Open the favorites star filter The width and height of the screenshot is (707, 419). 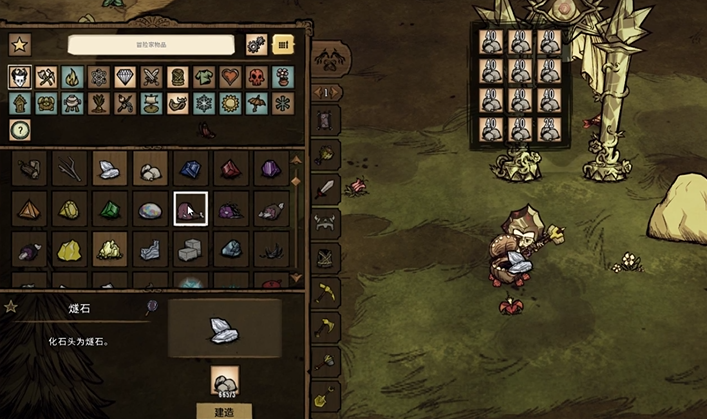pos(19,45)
